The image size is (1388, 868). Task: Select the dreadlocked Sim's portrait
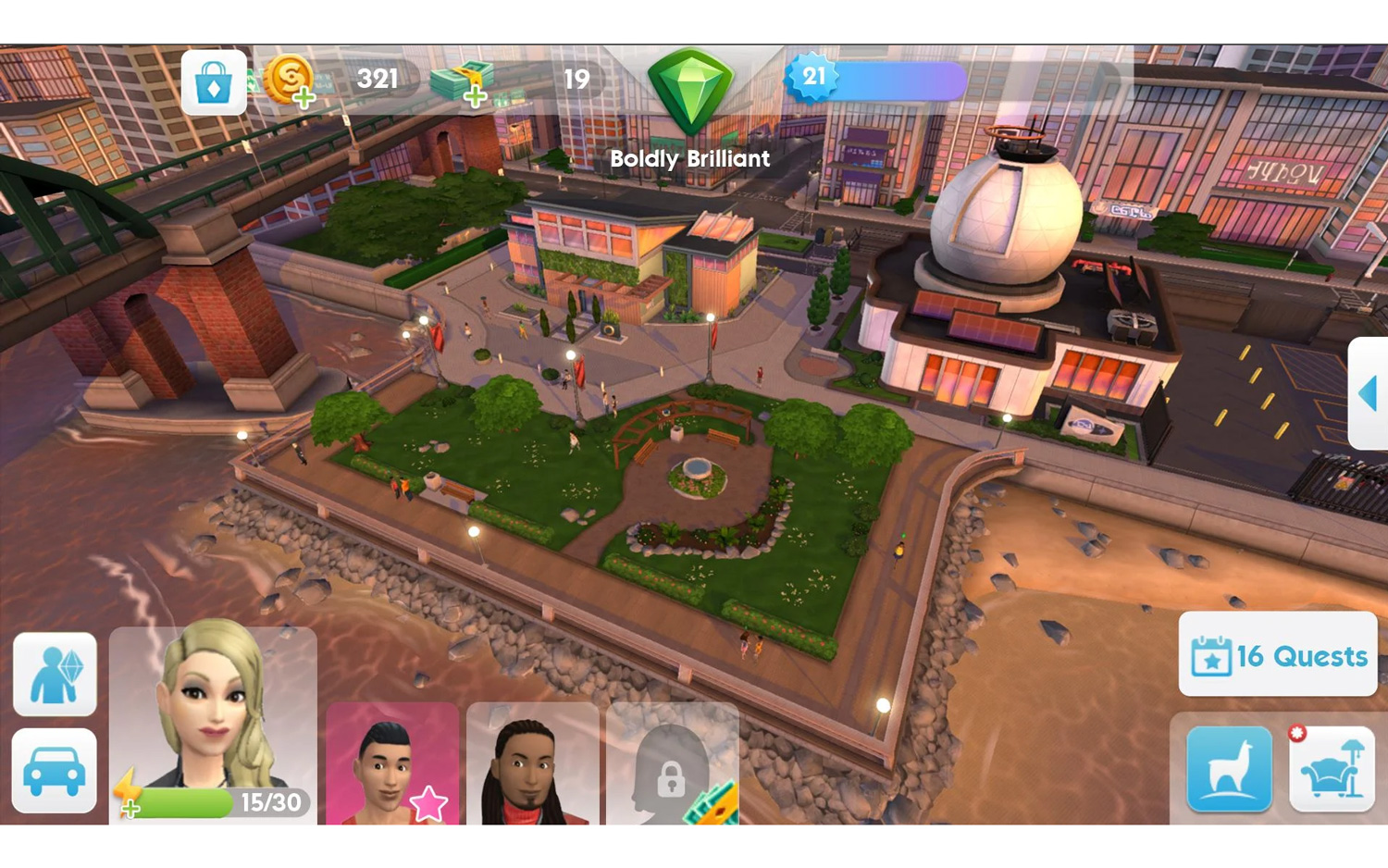(x=533, y=768)
